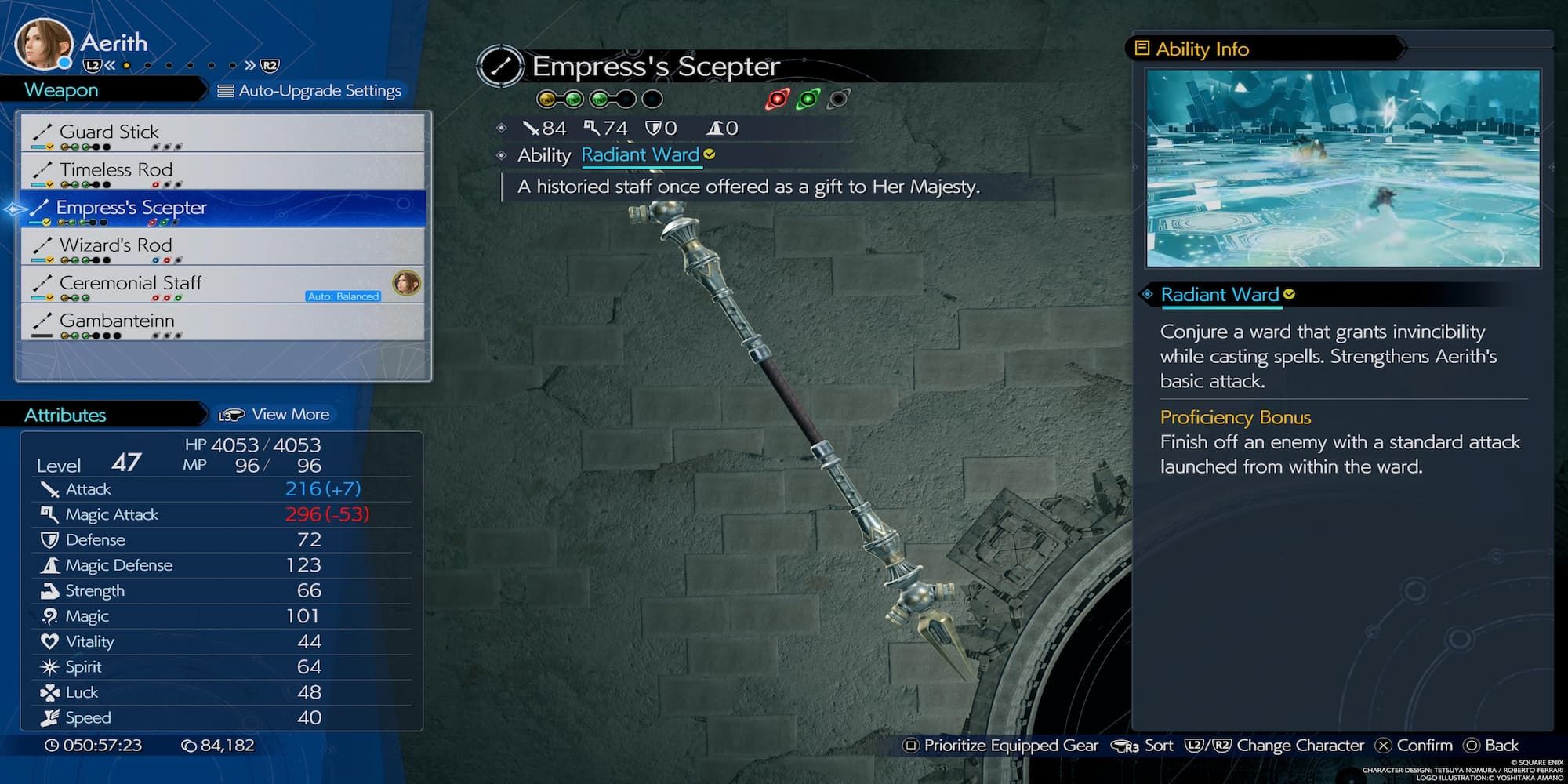This screenshot has height=784, width=1568.
Task: Open the Radiant Ward ability link
Action: click(641, 155)
